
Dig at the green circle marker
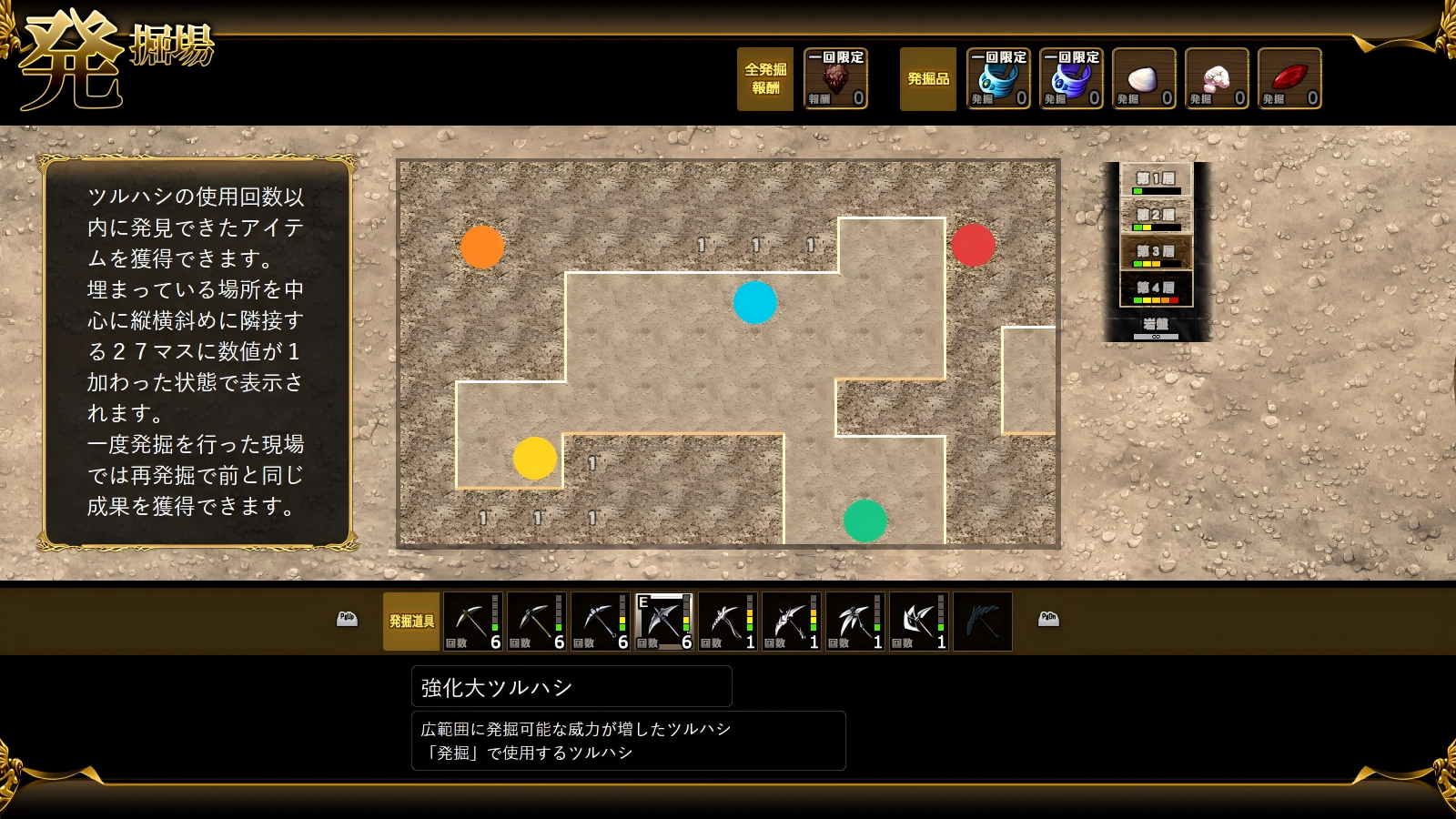point(865,521)
